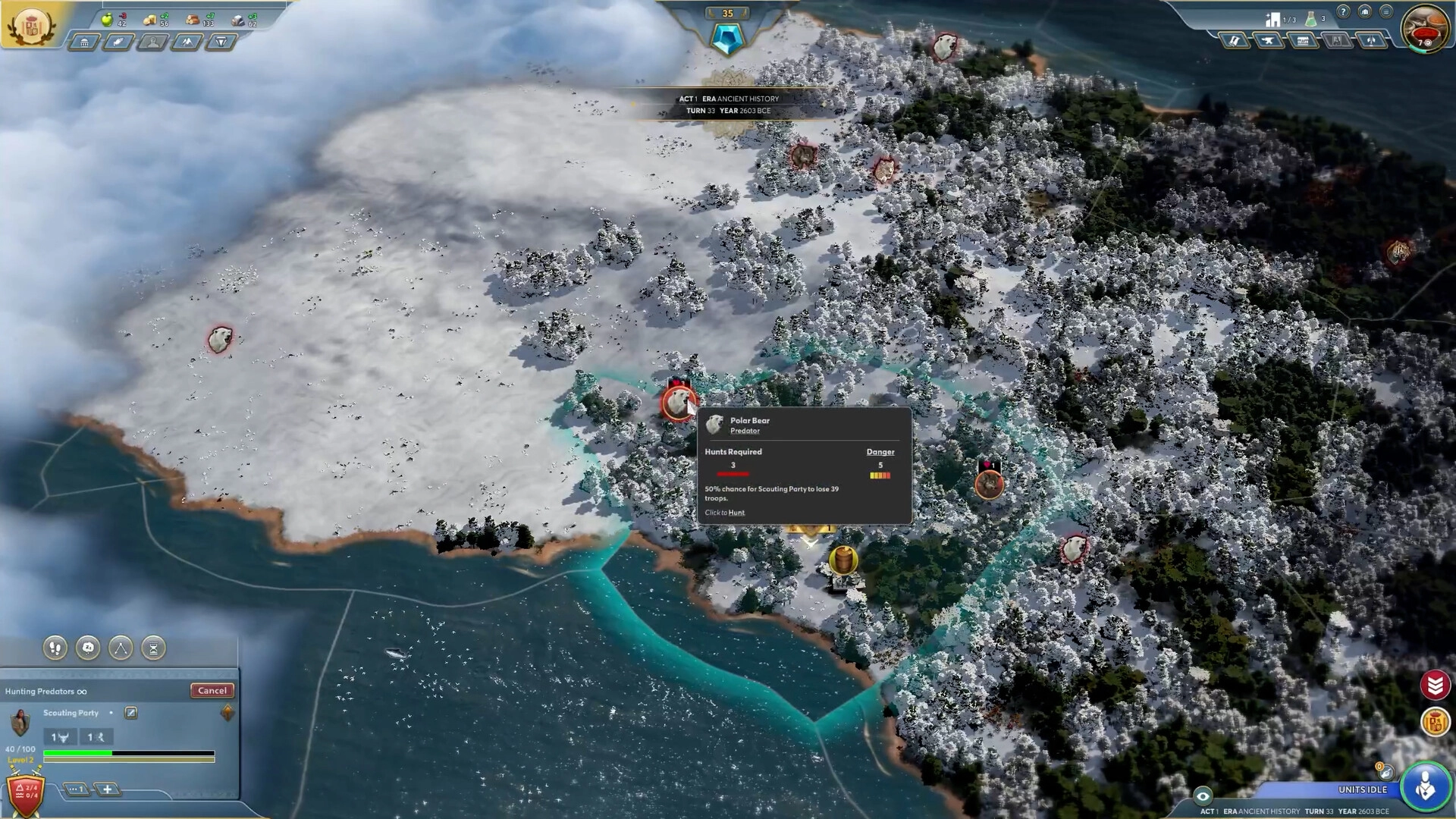The height and width of the screenshot is (819, 1456).
Task: Select the Scouting Party leader portrait
Action: 20,722
